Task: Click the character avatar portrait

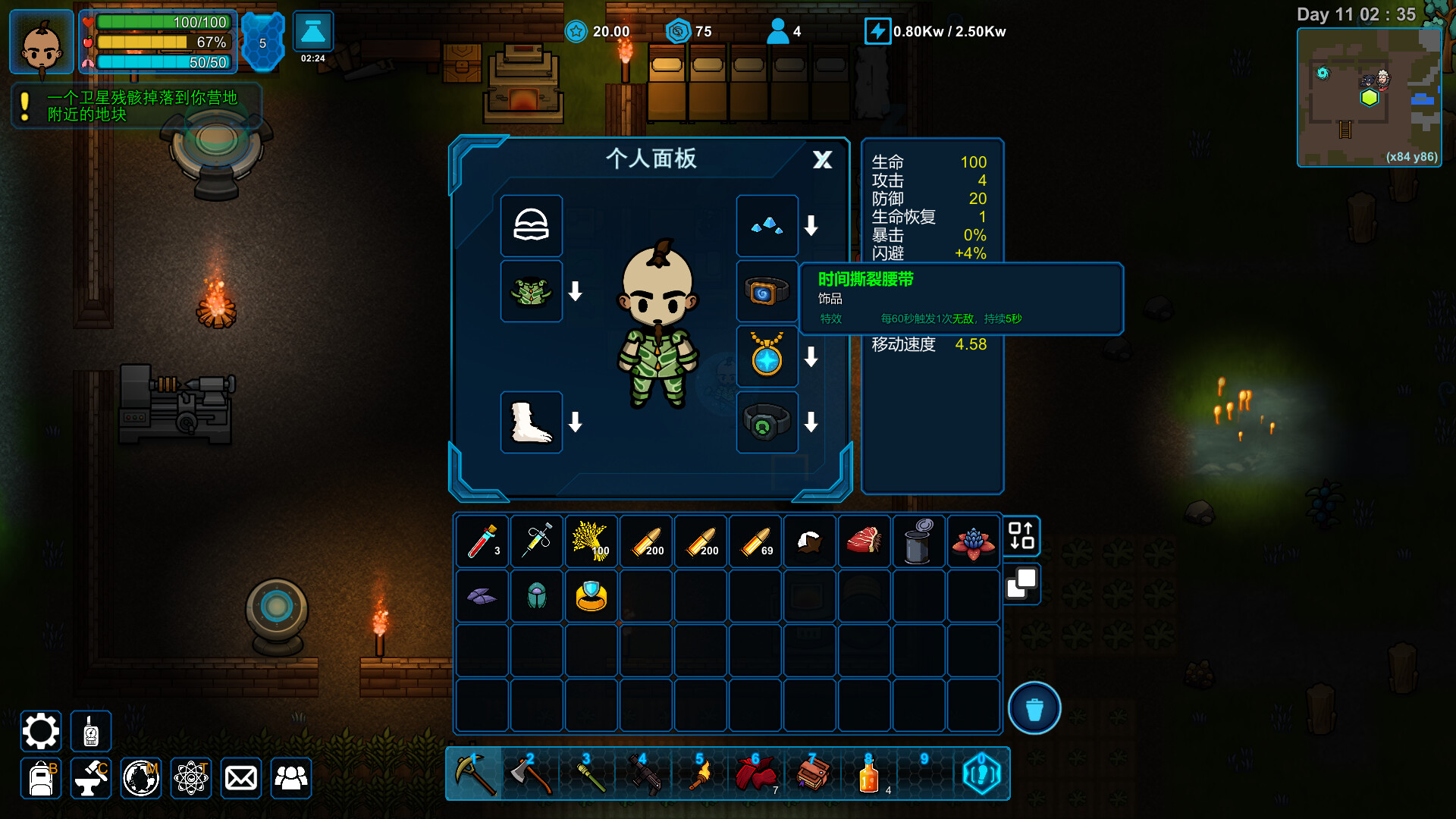Action: coord(40,42)
